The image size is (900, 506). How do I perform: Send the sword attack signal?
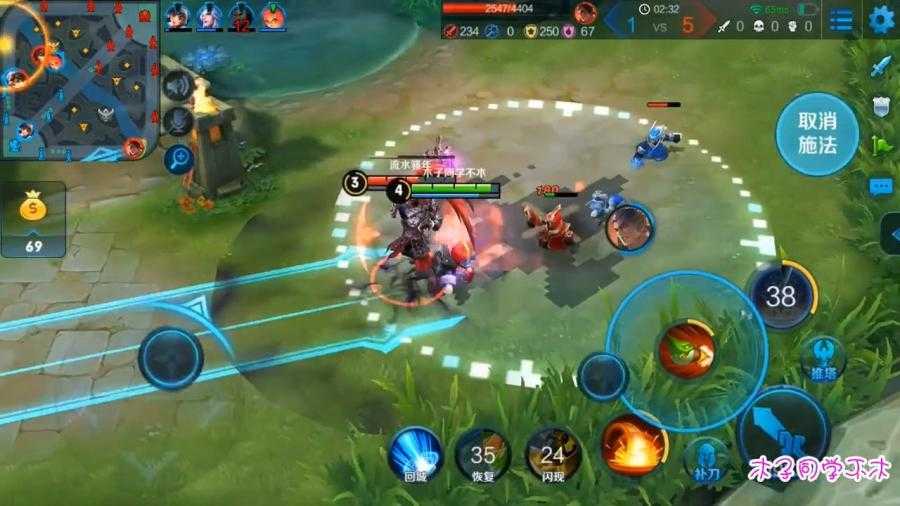tap(881, 68)
